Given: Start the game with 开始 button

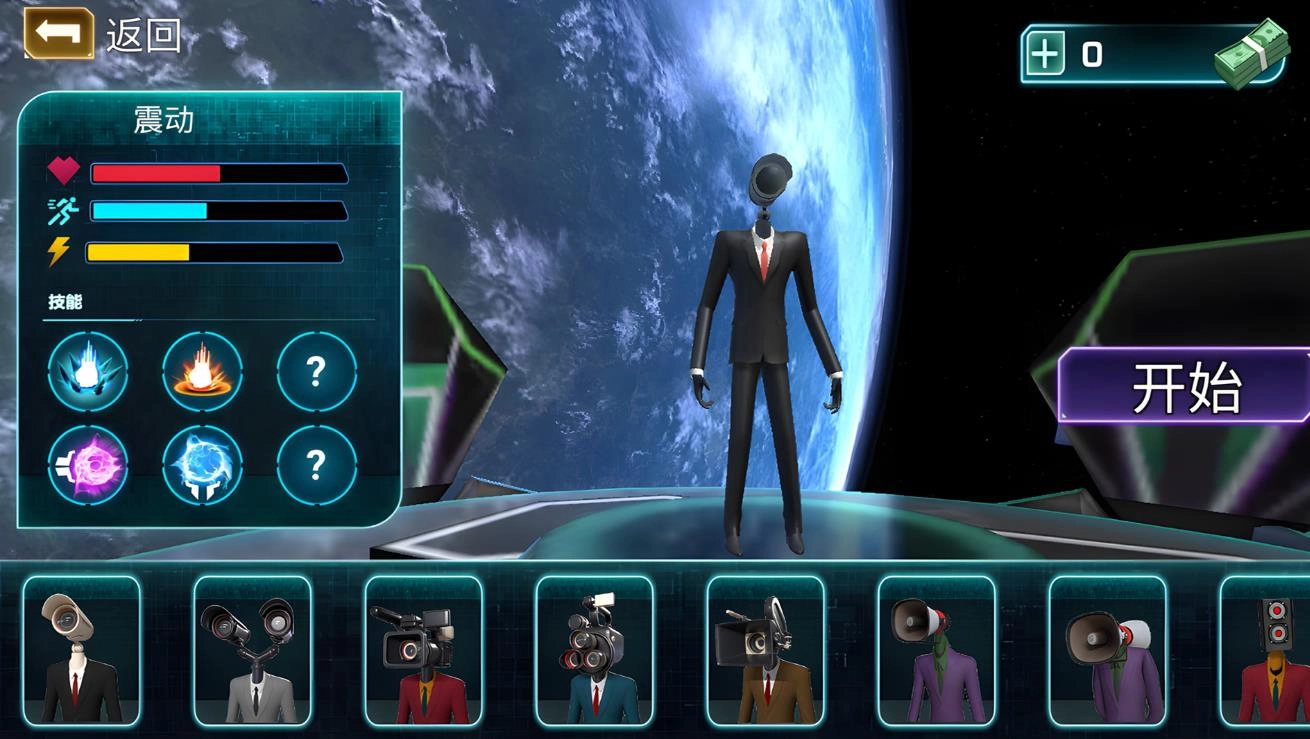Looking at the screenshot, I should click(x=1186, y=387).
